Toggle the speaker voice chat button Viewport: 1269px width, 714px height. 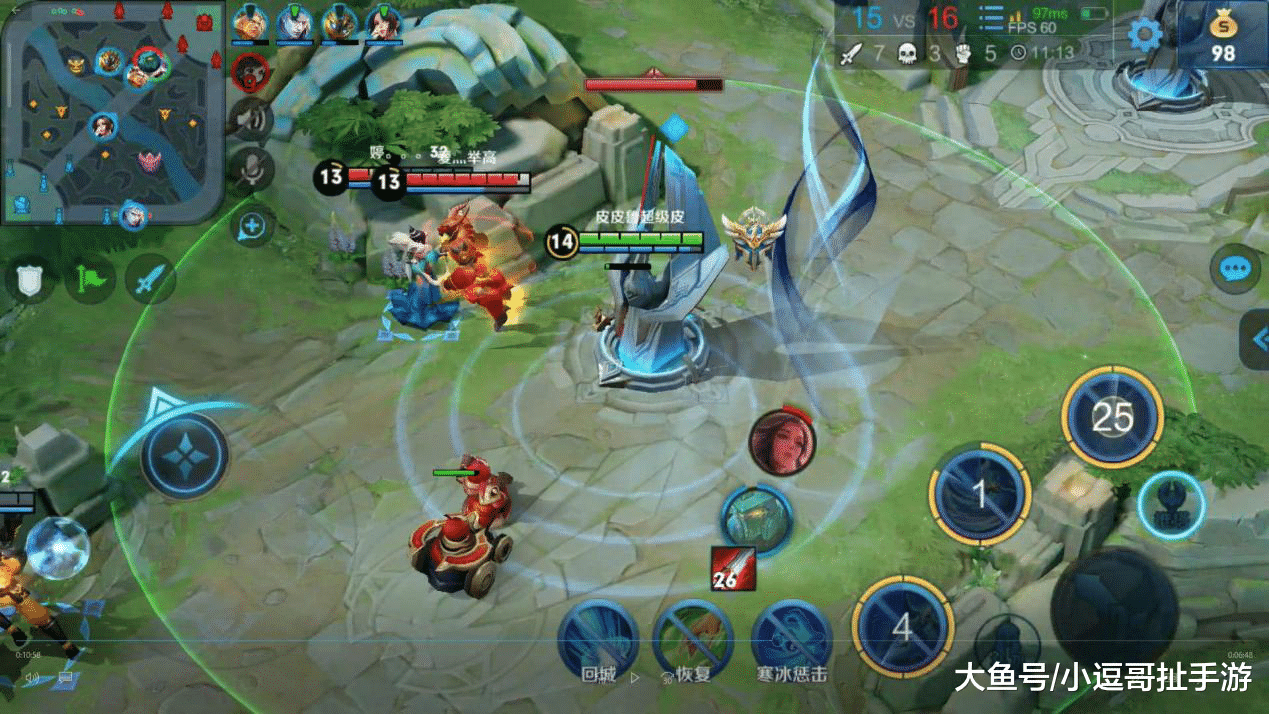click(x=251, y=120)
